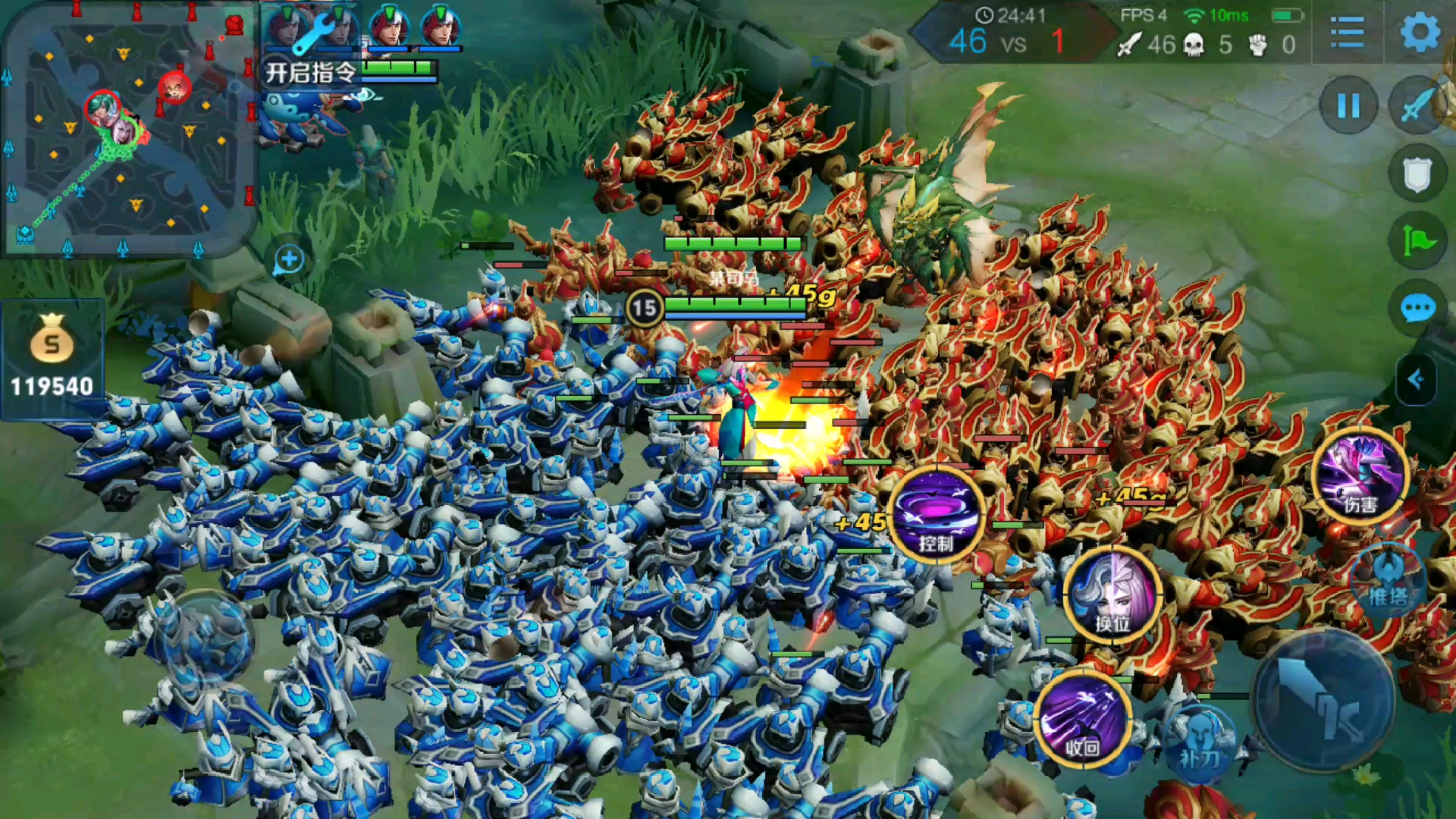Open the scoreboard list icon

click(x=1347, y=33)
